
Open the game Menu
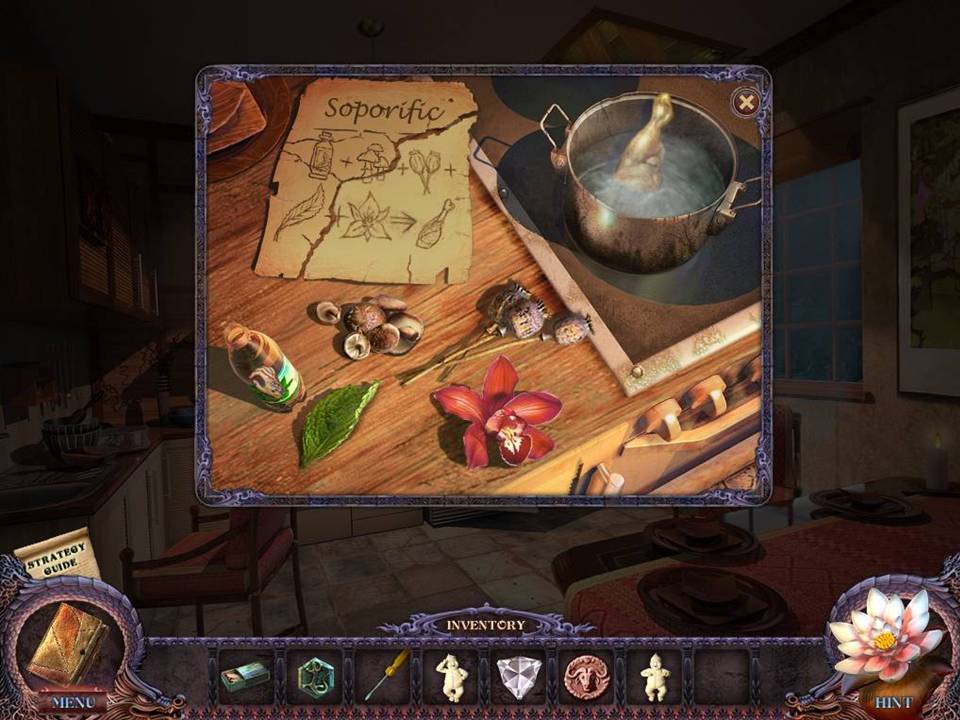71,702
